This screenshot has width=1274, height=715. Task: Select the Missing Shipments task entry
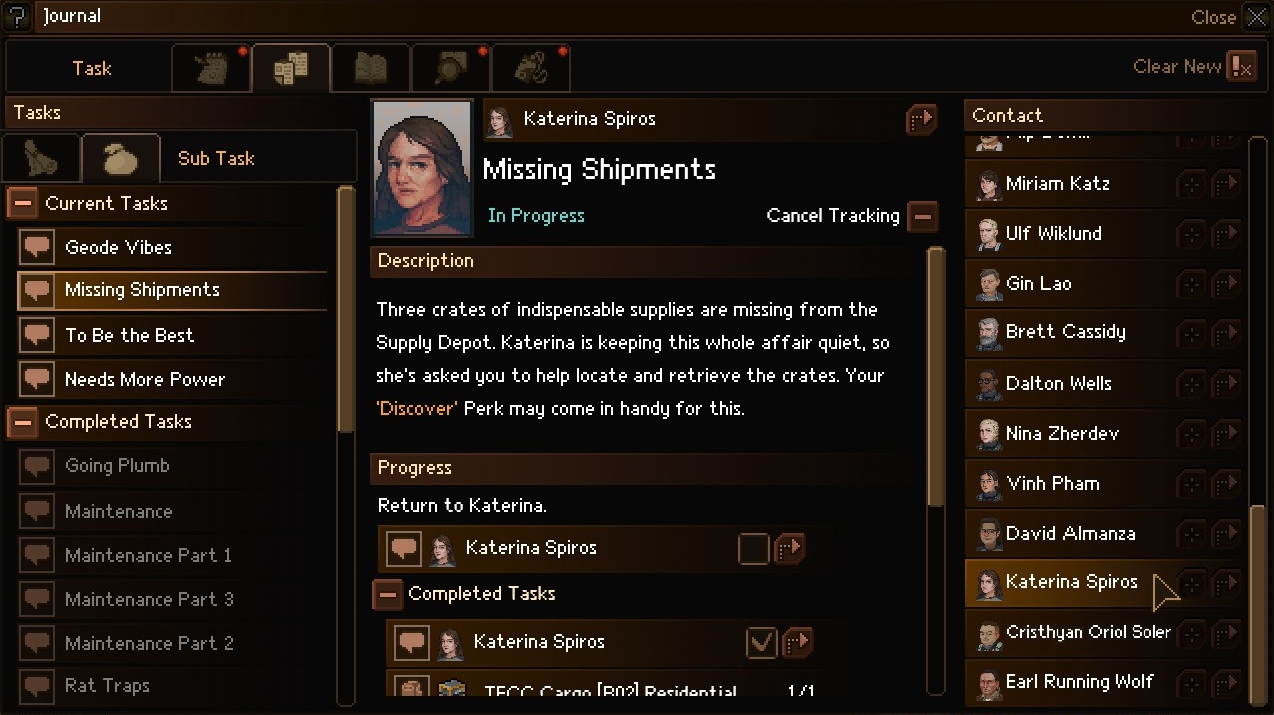(142, 290)
